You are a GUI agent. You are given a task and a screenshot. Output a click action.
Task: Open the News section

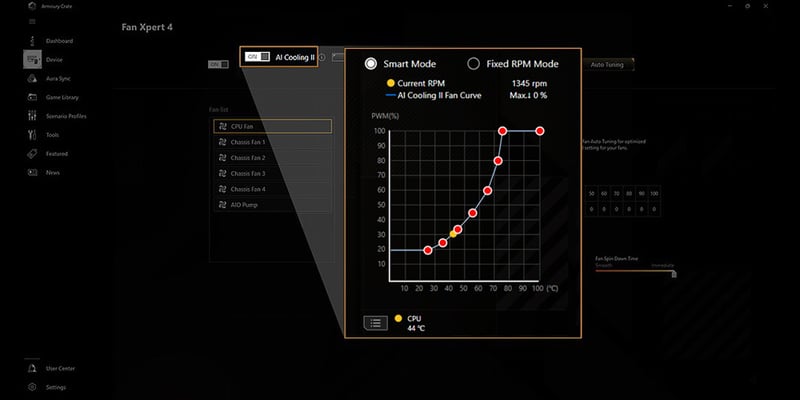52,172
